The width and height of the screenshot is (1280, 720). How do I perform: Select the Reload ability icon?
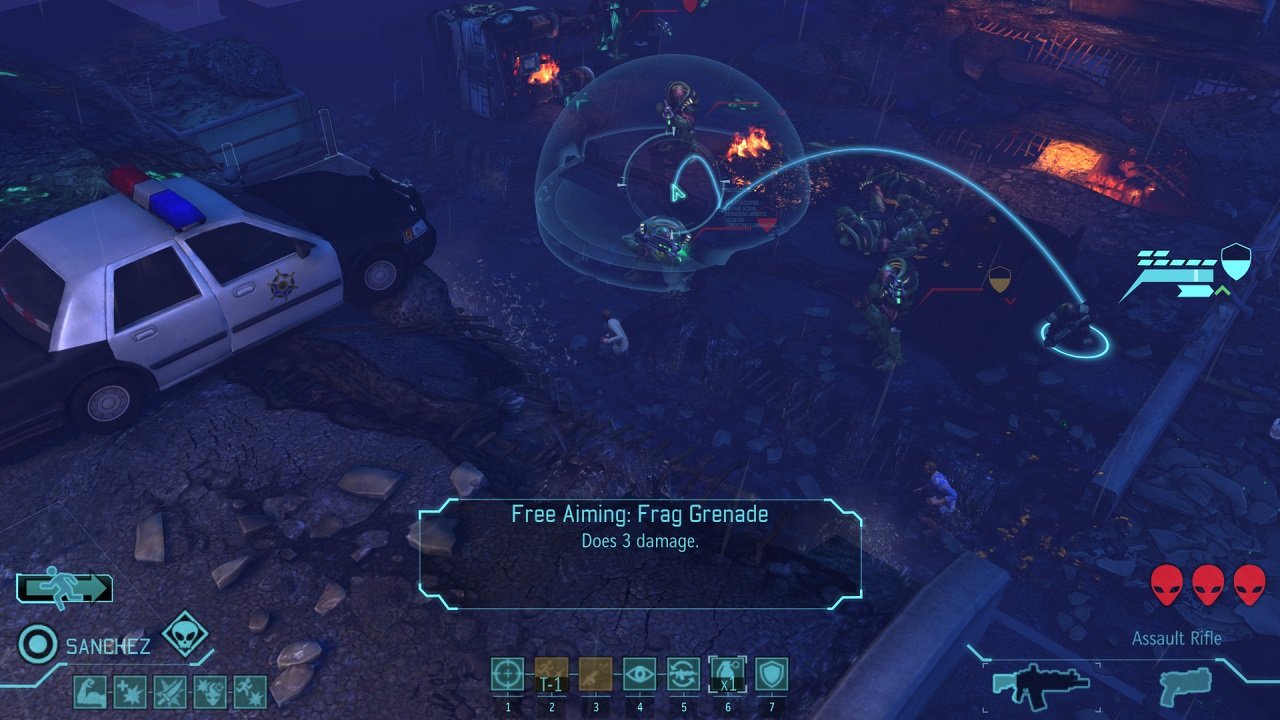click(683, 674)
